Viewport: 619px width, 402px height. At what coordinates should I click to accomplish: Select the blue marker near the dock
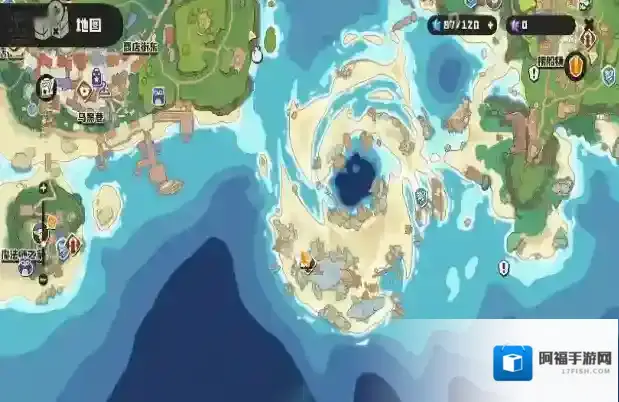pos(158,96)
